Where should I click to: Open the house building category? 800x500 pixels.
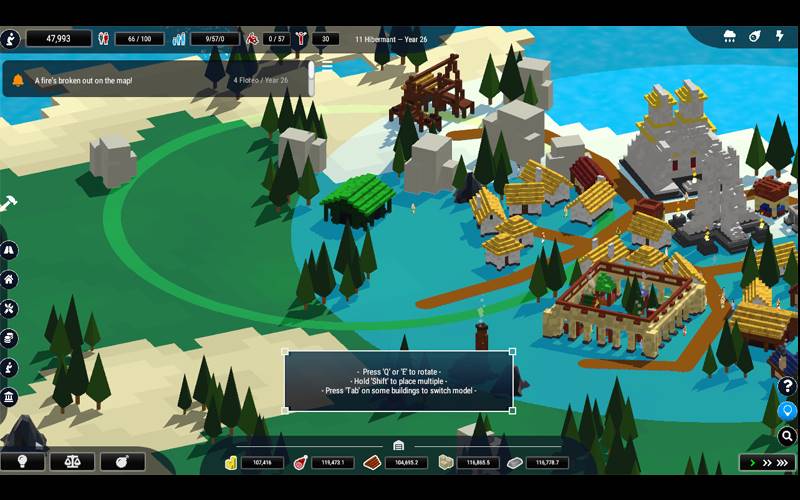click(x=9, y=280)
